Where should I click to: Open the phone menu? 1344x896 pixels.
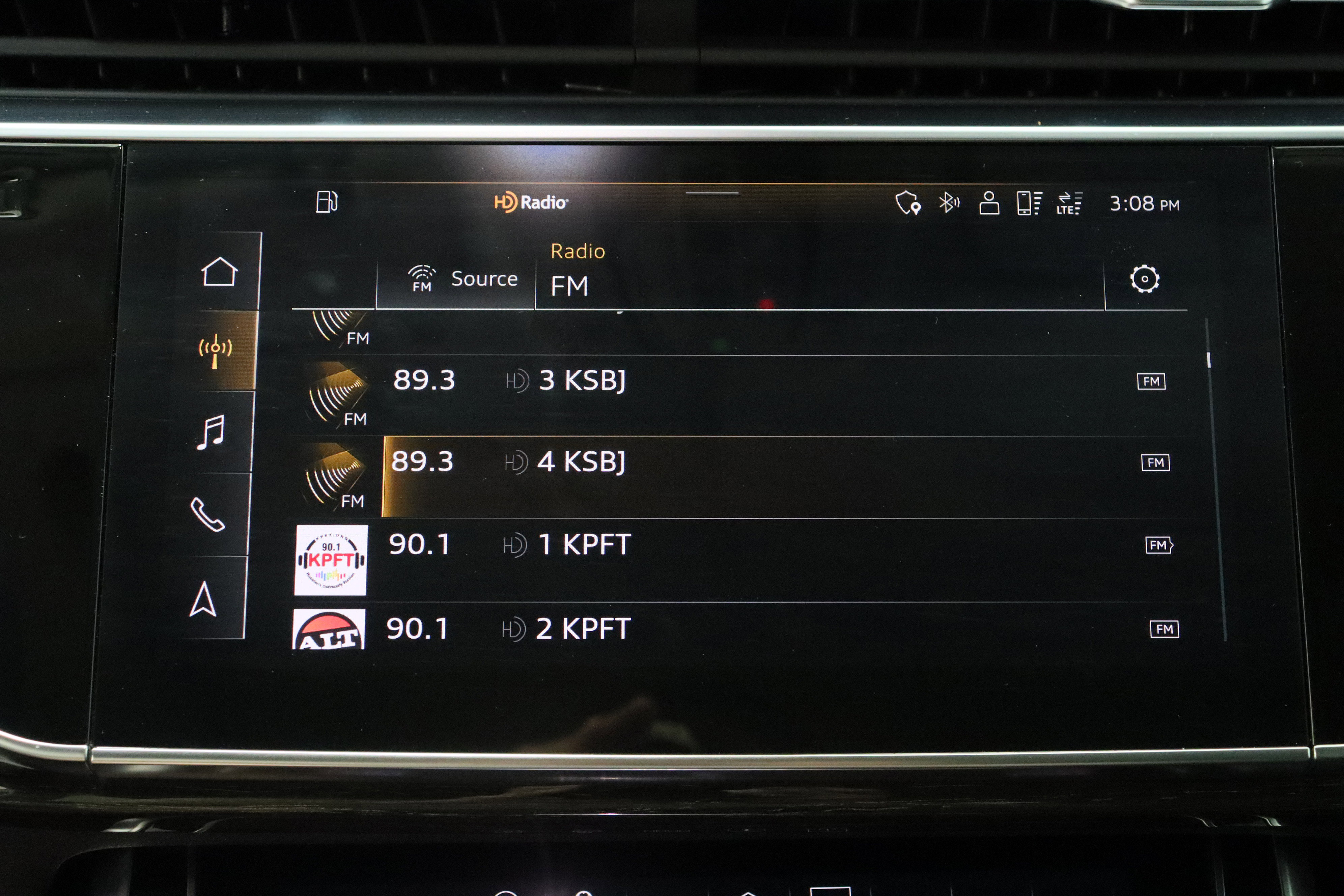(207, 514)
